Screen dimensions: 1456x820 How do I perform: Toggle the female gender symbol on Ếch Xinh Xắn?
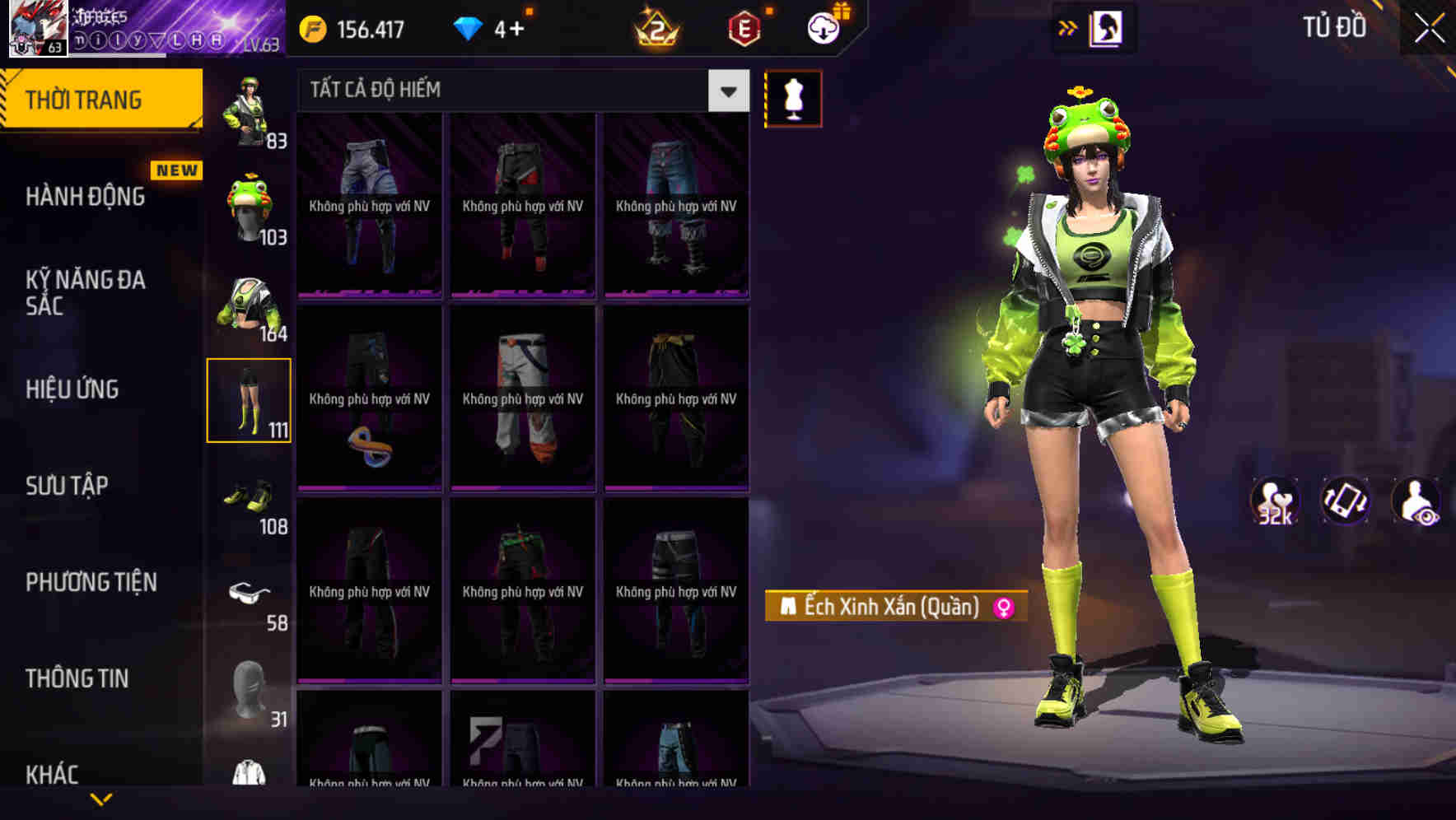point(1001,607)
